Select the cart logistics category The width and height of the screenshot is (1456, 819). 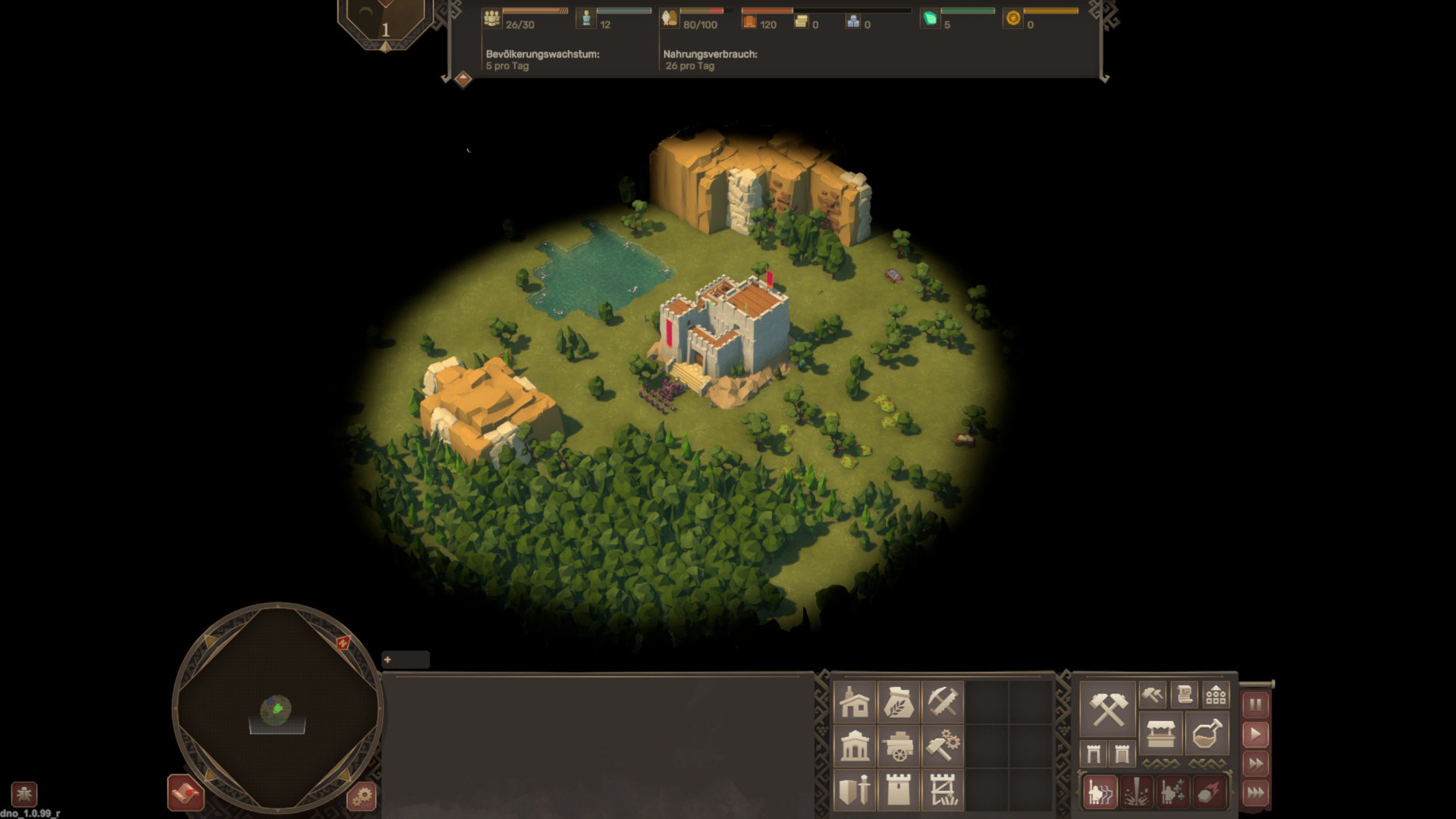899,746
